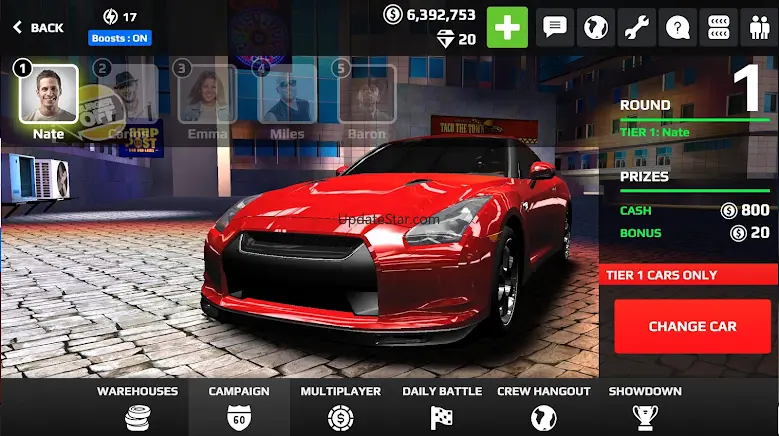Open the crew people icon

pyautogui.click(x=758, y=28)
